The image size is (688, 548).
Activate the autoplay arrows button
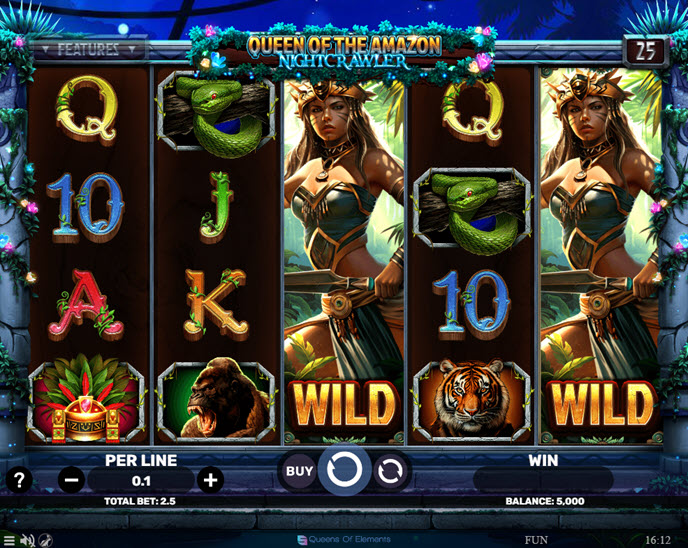pyautogui.click(x=392, y=470)
